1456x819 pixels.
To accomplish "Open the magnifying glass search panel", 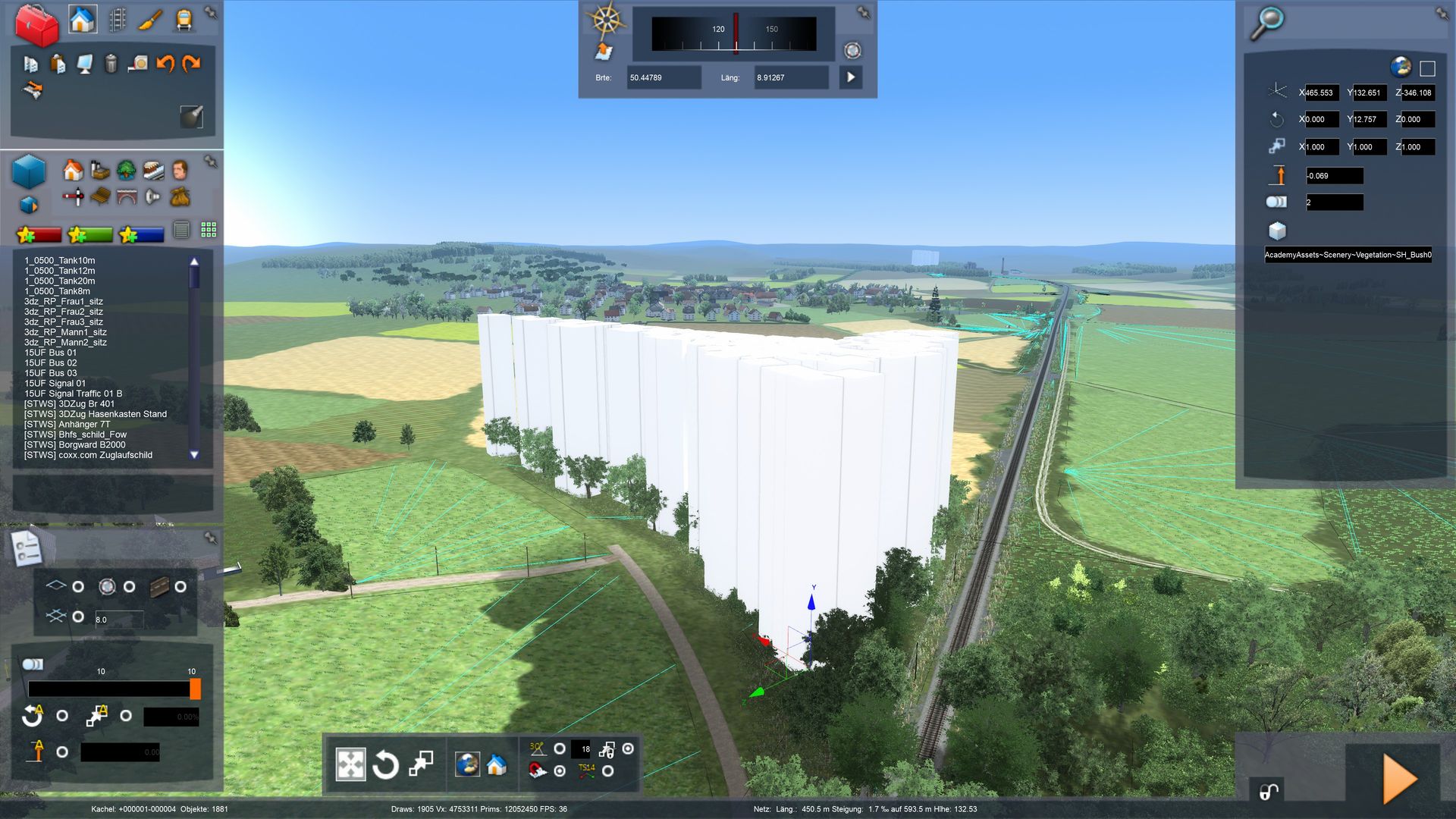I will tap(1266, 23).
